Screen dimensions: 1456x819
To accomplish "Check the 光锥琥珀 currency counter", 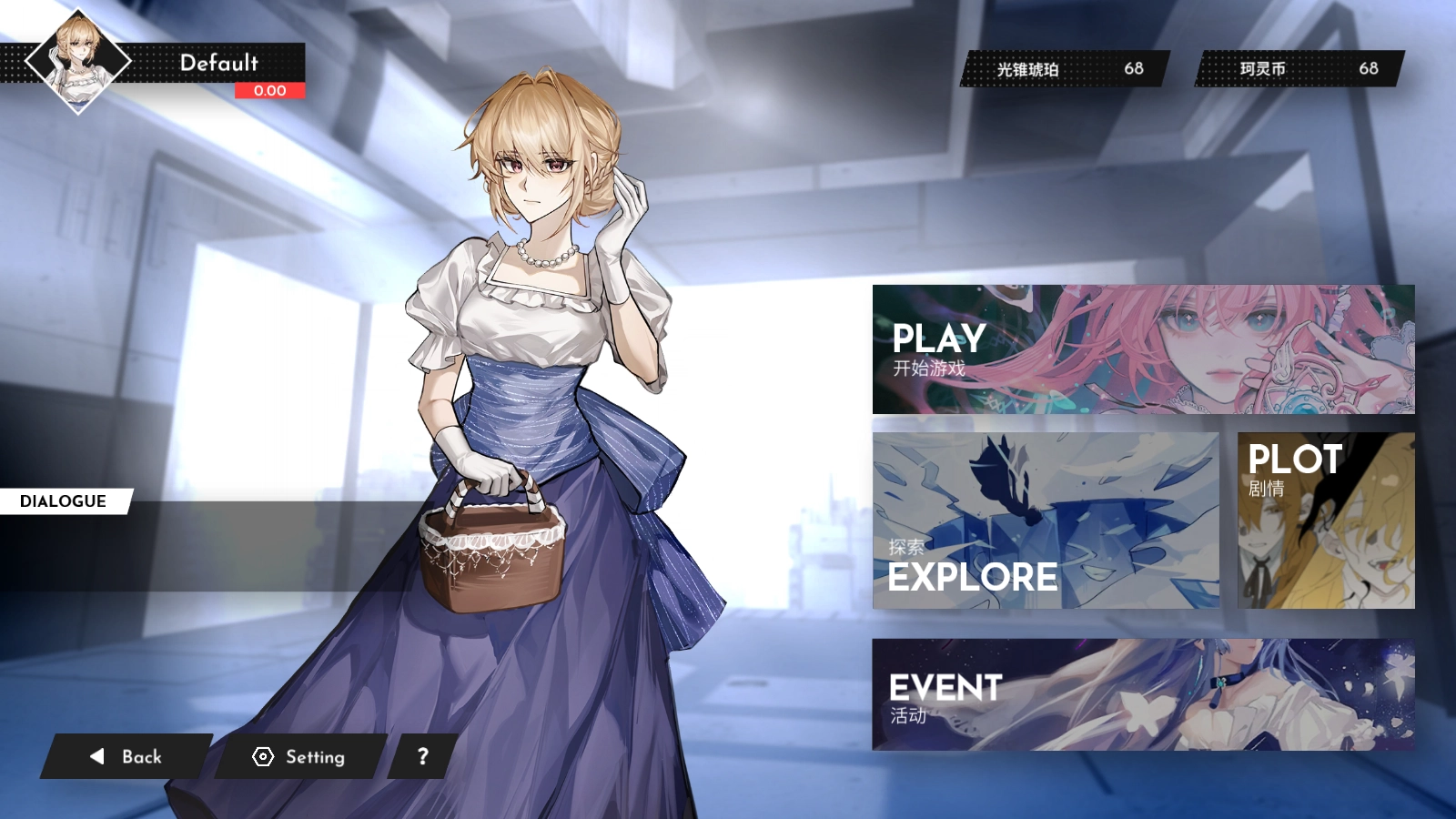I will [1065, 69].
